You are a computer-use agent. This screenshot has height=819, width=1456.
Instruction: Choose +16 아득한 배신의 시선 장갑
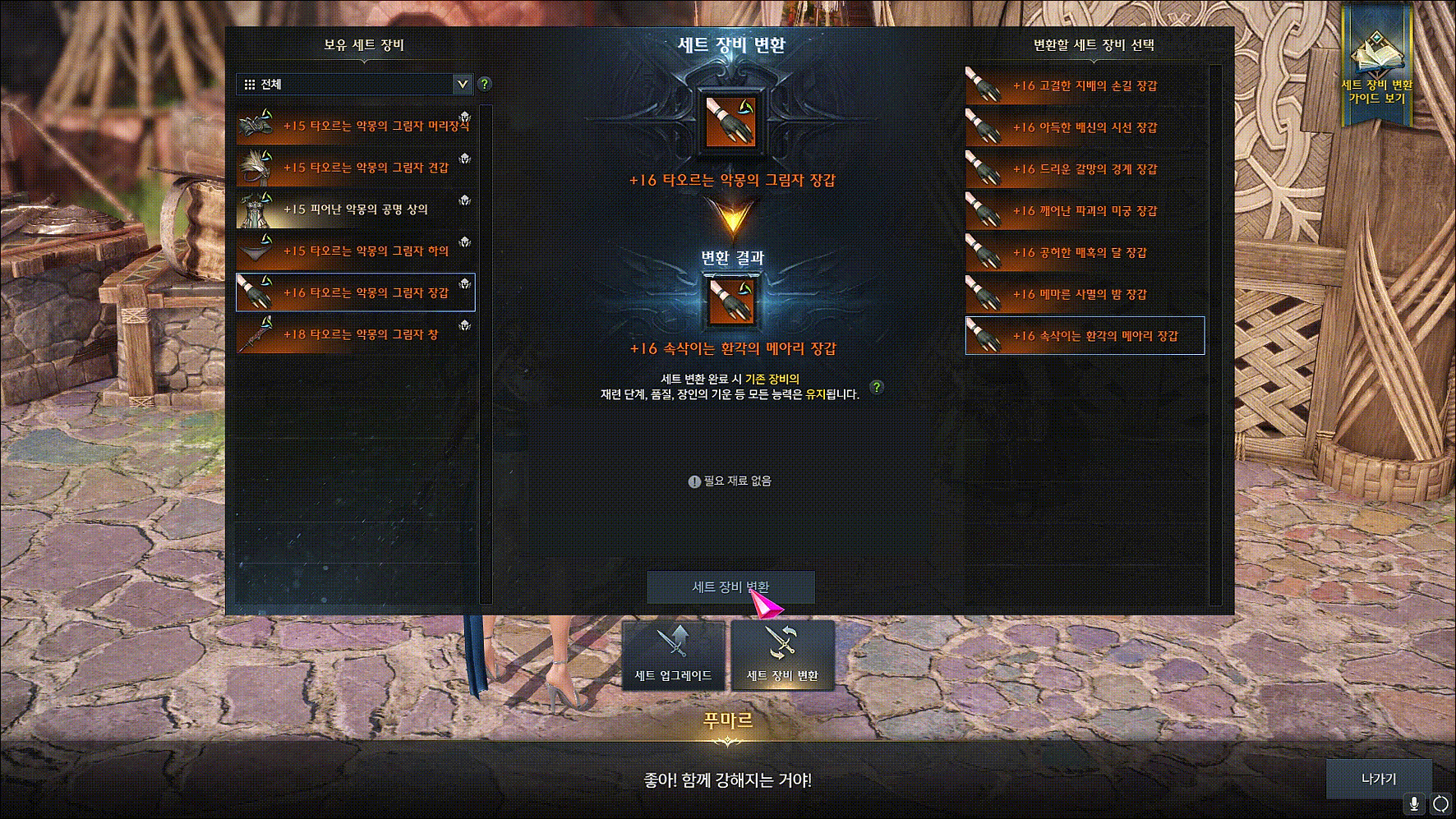1085,127
